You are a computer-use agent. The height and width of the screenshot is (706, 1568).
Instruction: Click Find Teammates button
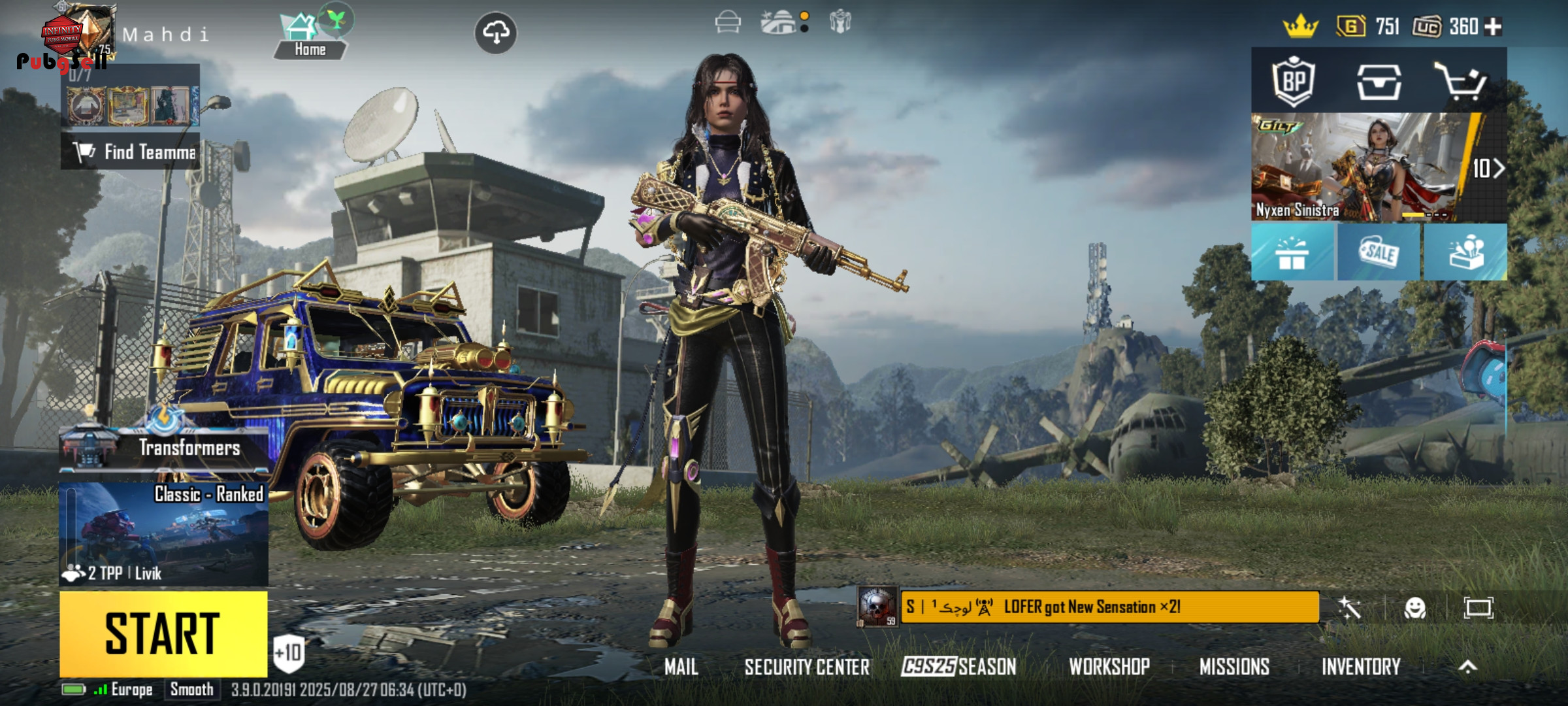(x=131, y=152)
